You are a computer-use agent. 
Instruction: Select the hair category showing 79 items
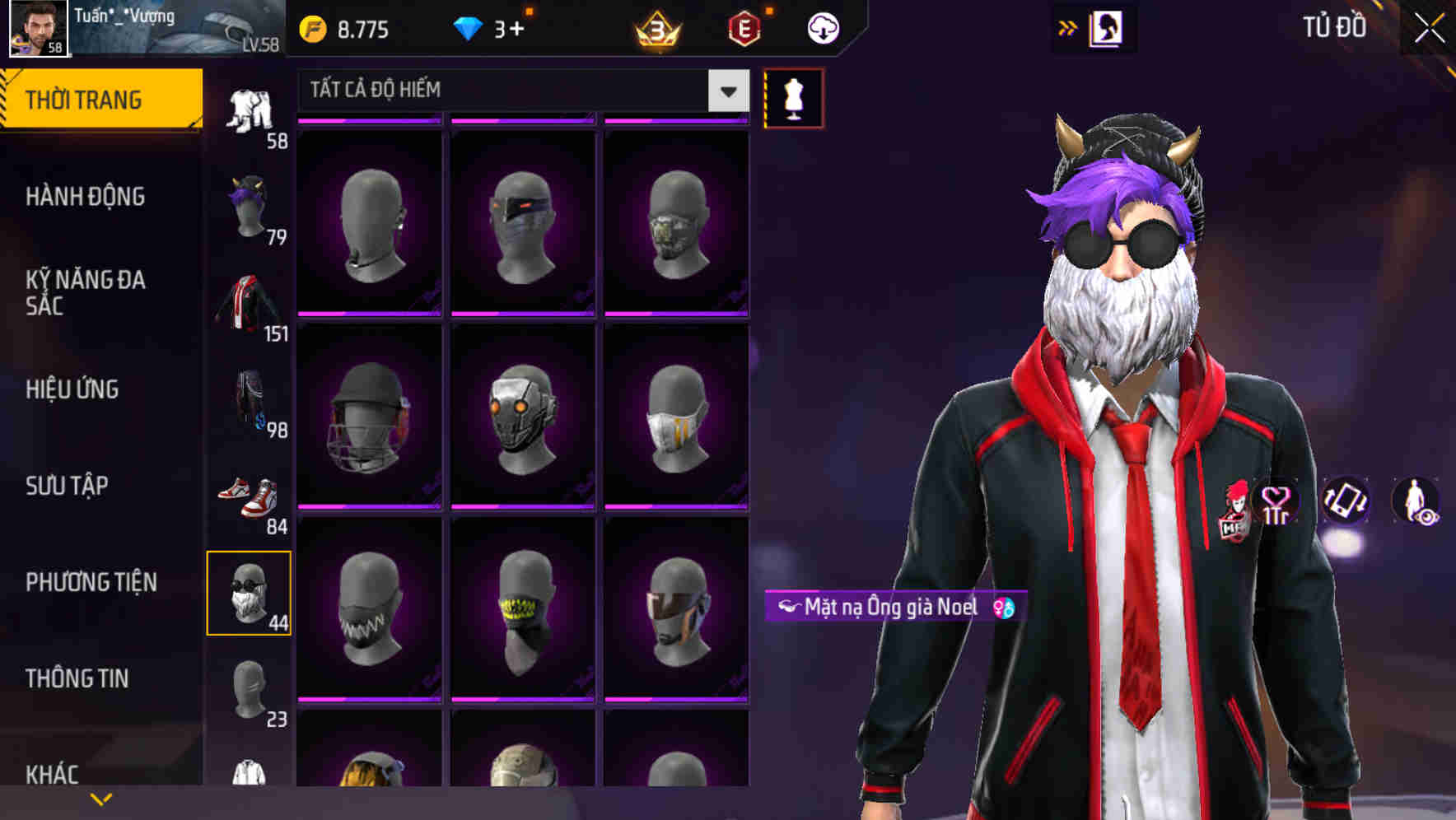(247, 203)
